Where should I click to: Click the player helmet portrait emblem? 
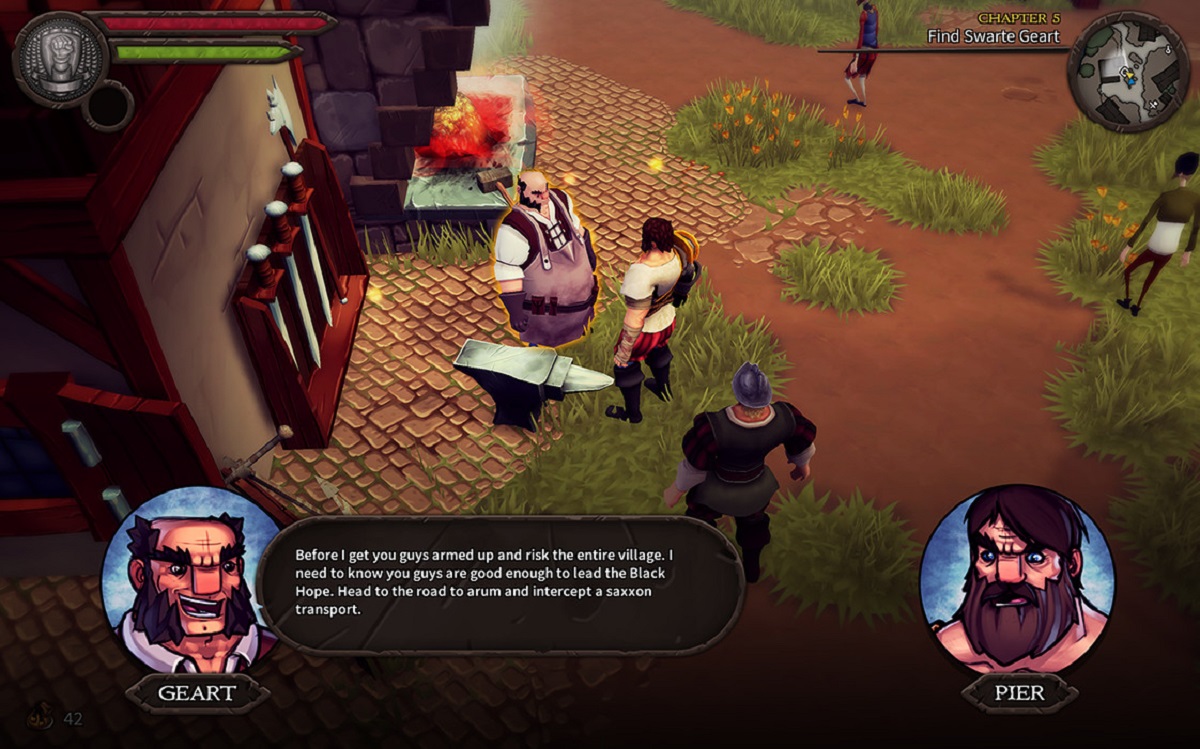tap(60, 57)
